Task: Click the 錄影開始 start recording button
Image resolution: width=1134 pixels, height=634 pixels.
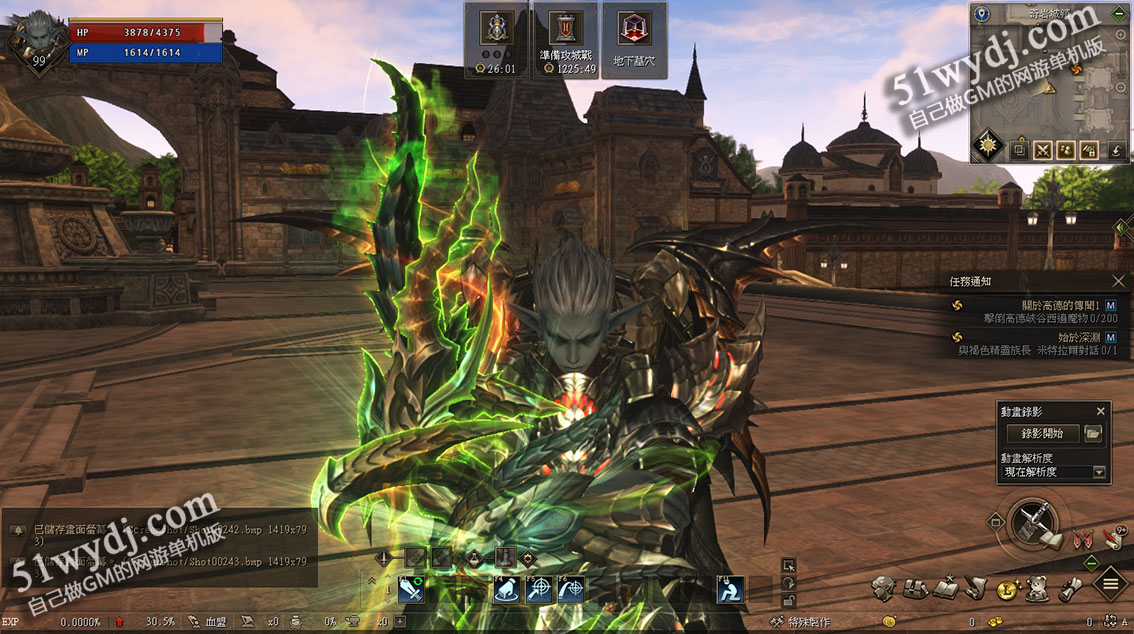Action: pos(1042,433)
